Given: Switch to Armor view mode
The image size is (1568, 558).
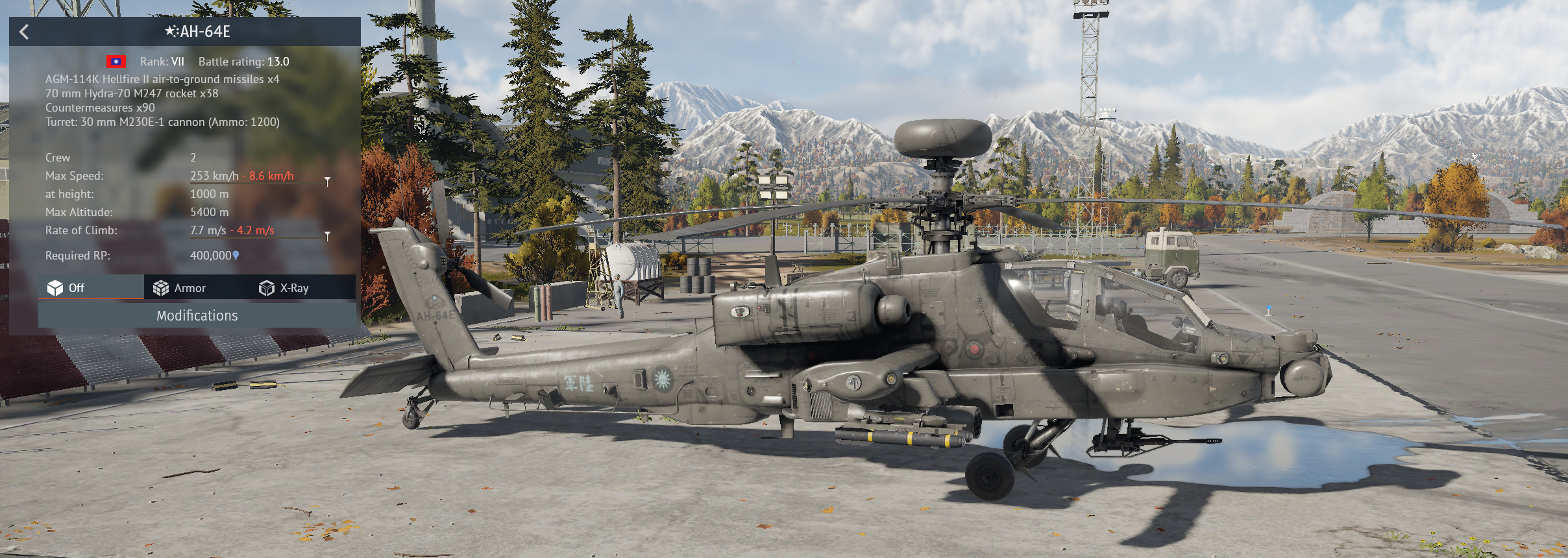Looking at the screenshot, I should [180, 288].
